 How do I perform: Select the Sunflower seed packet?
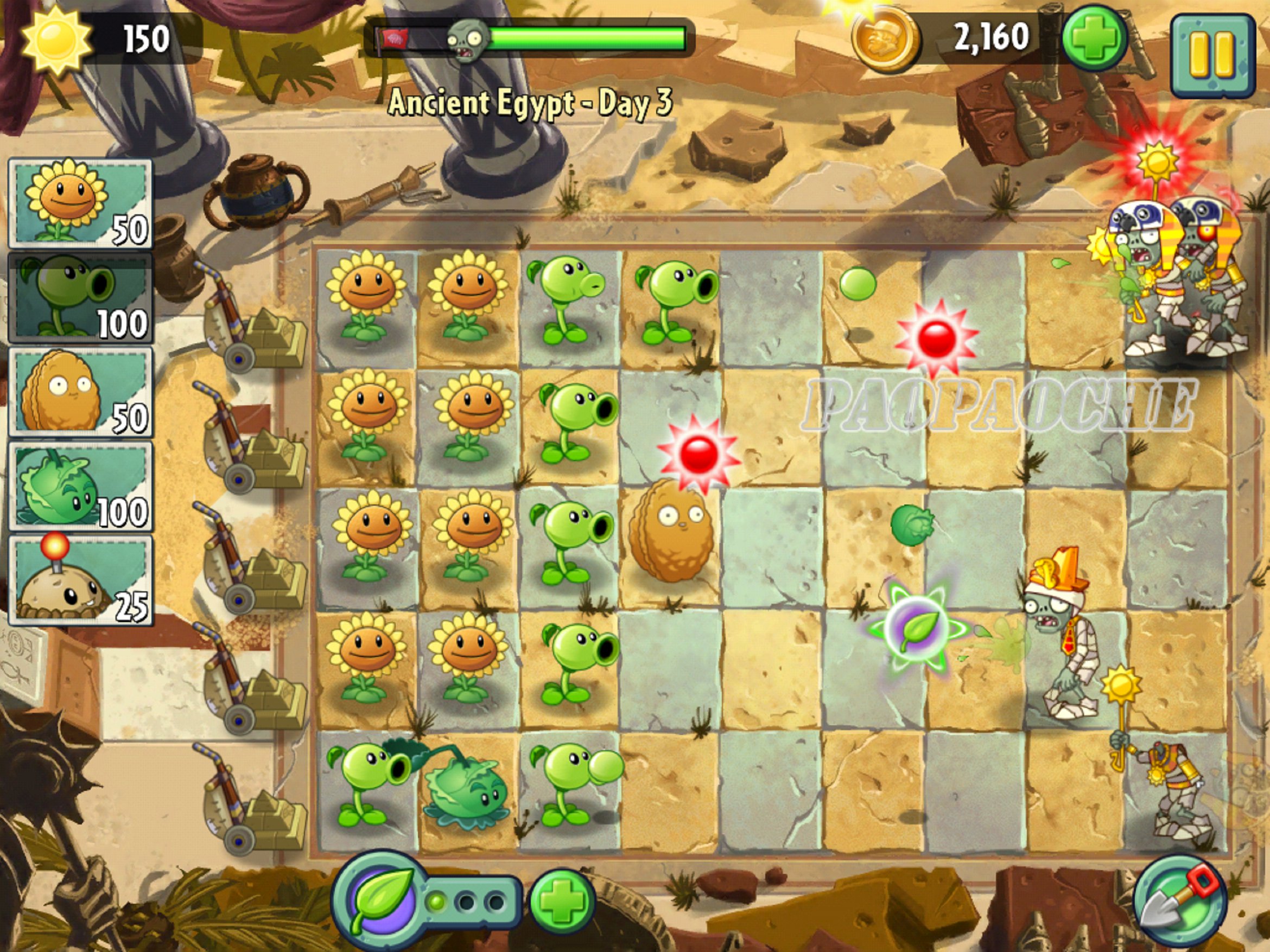(80, 203)
